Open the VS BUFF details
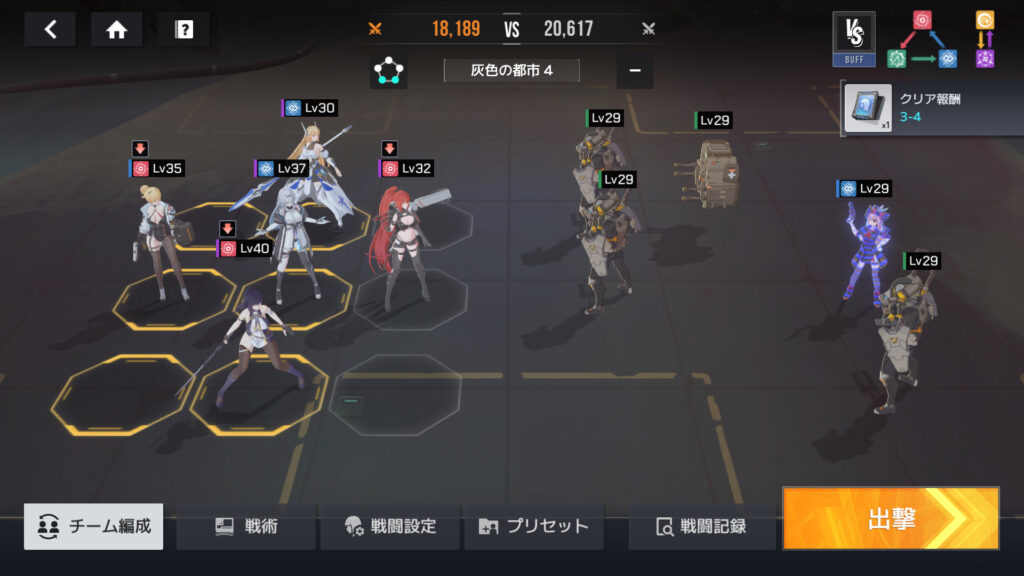 (x=853, y=40)
